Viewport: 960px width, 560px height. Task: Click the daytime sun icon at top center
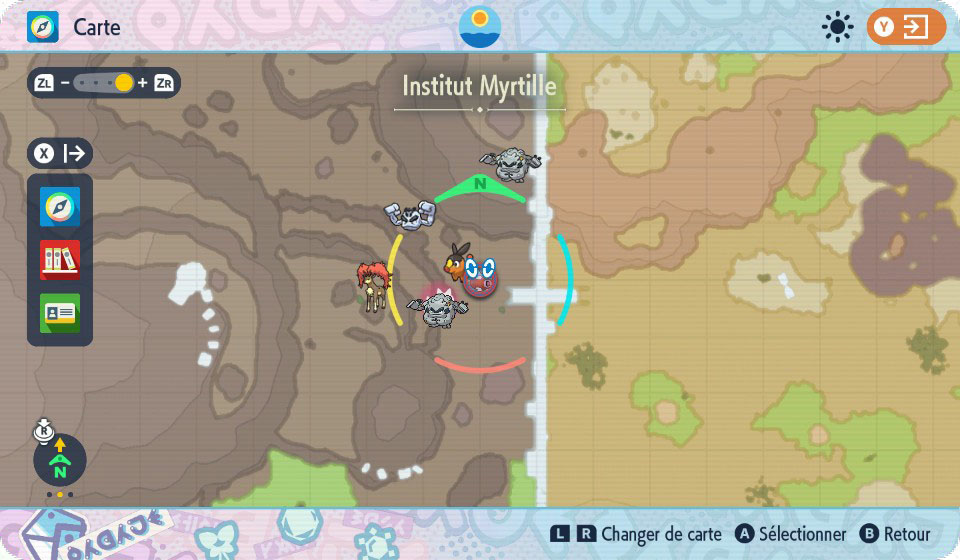480,27
